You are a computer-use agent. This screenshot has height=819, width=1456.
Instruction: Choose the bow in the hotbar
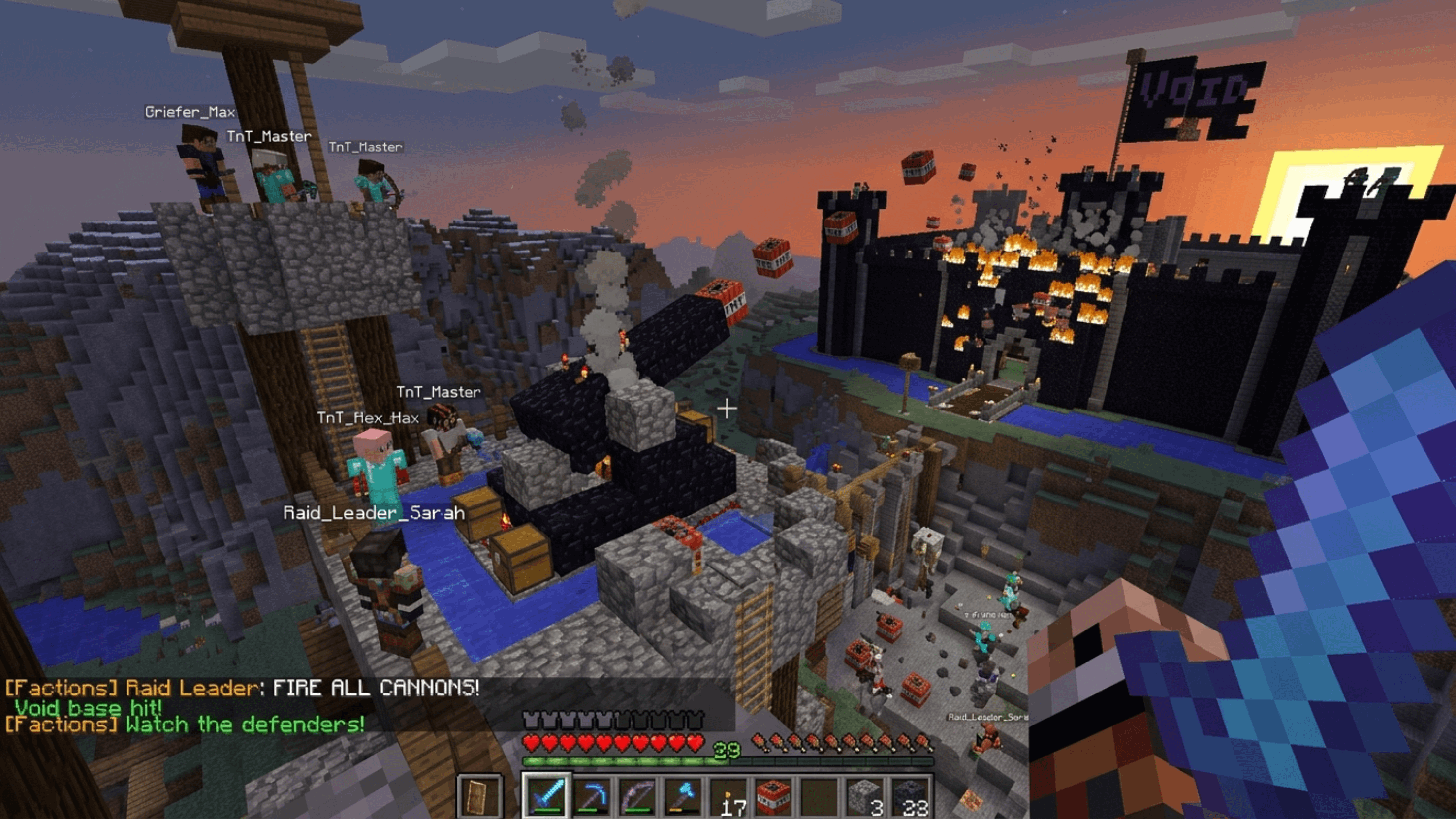pyautogui.click(x=638, y=796)
